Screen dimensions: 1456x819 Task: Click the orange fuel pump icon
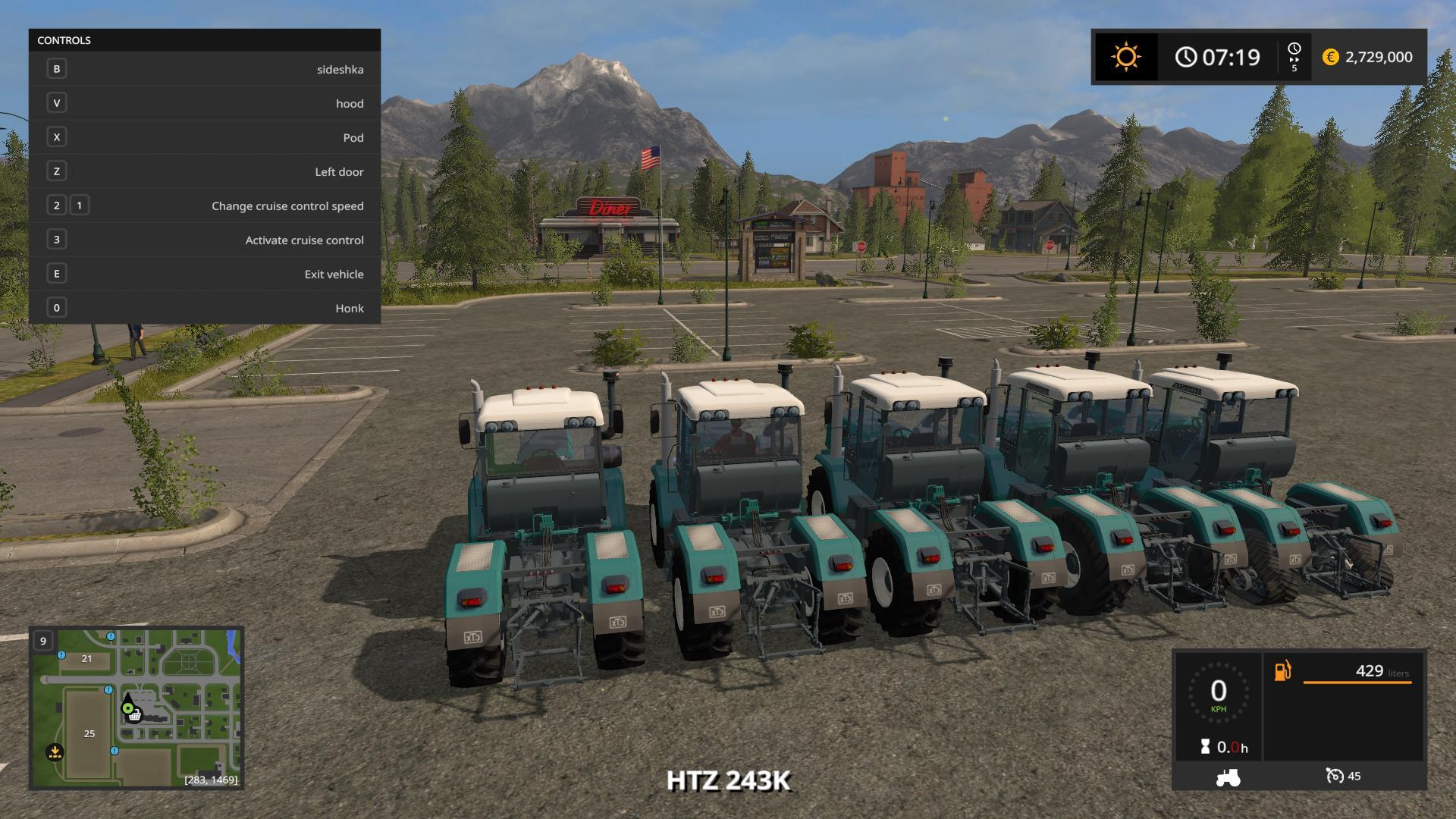click(1282, 671)
